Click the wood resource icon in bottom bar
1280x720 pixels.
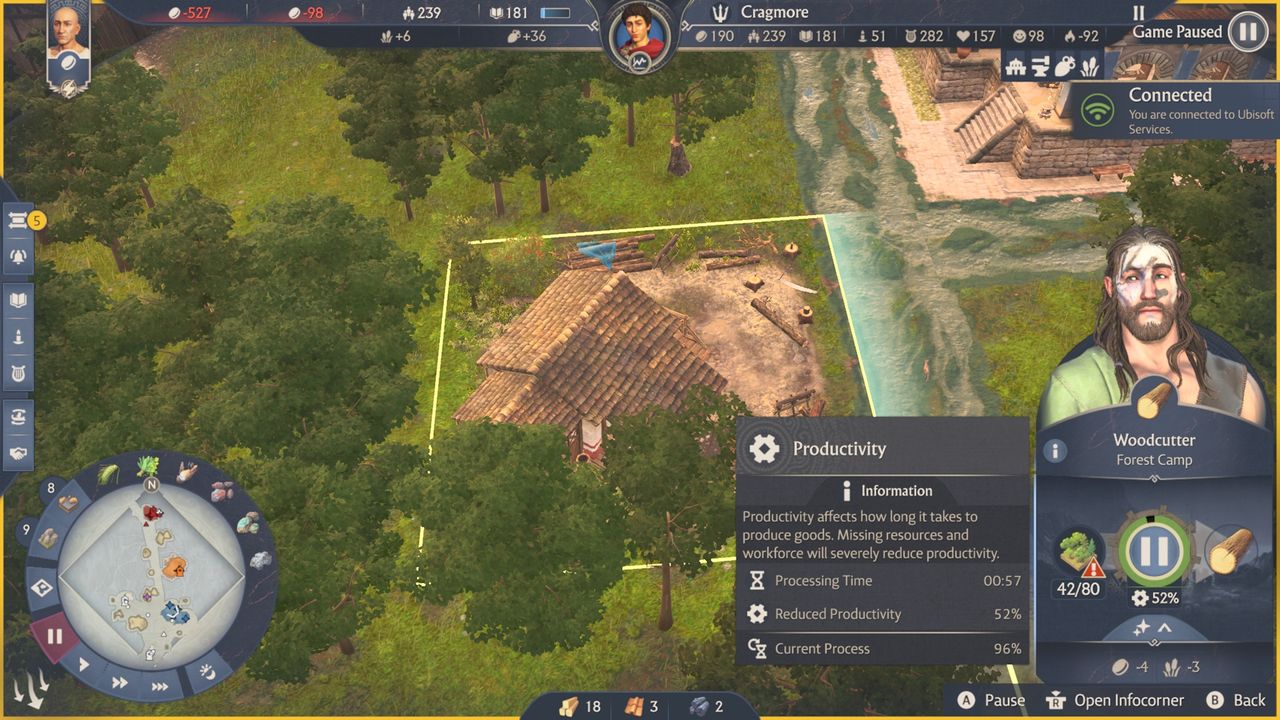(570, 705)
